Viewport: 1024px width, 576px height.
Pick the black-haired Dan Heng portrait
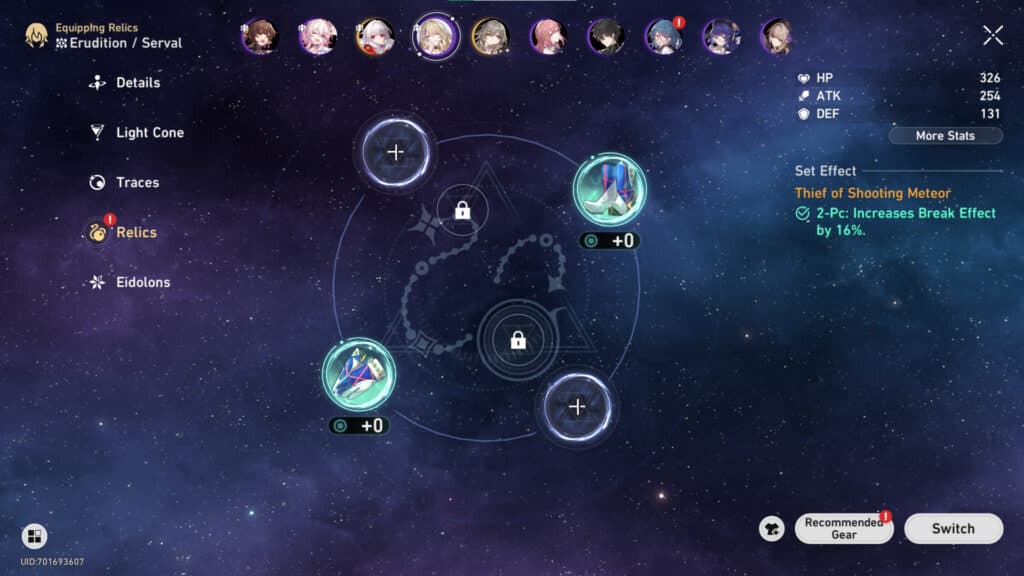[606, 37]
